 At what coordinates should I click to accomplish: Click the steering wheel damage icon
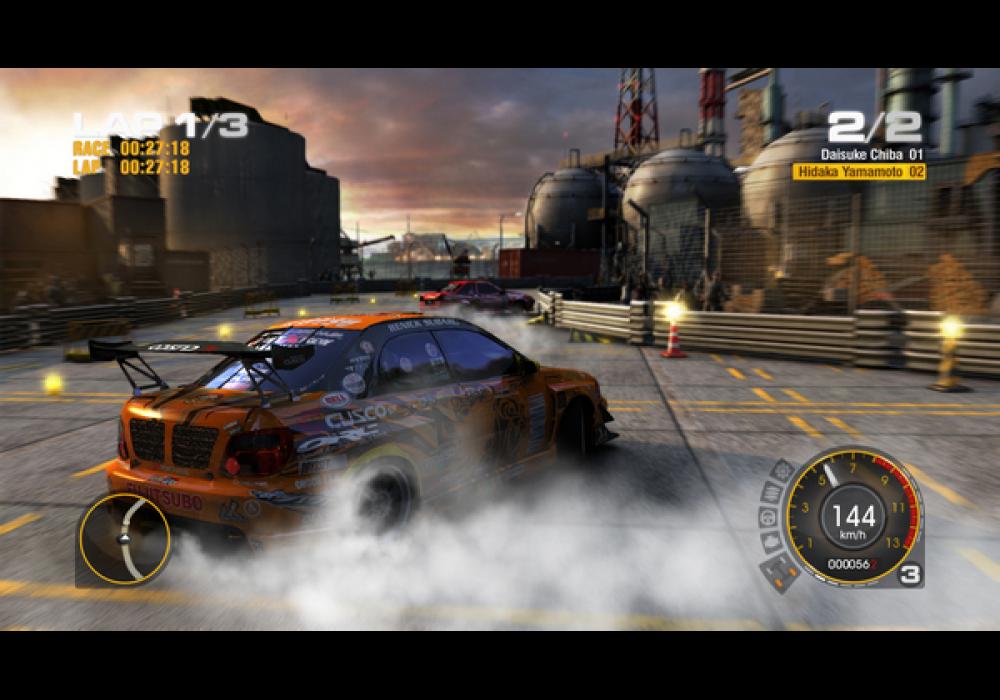pos(768,518)
